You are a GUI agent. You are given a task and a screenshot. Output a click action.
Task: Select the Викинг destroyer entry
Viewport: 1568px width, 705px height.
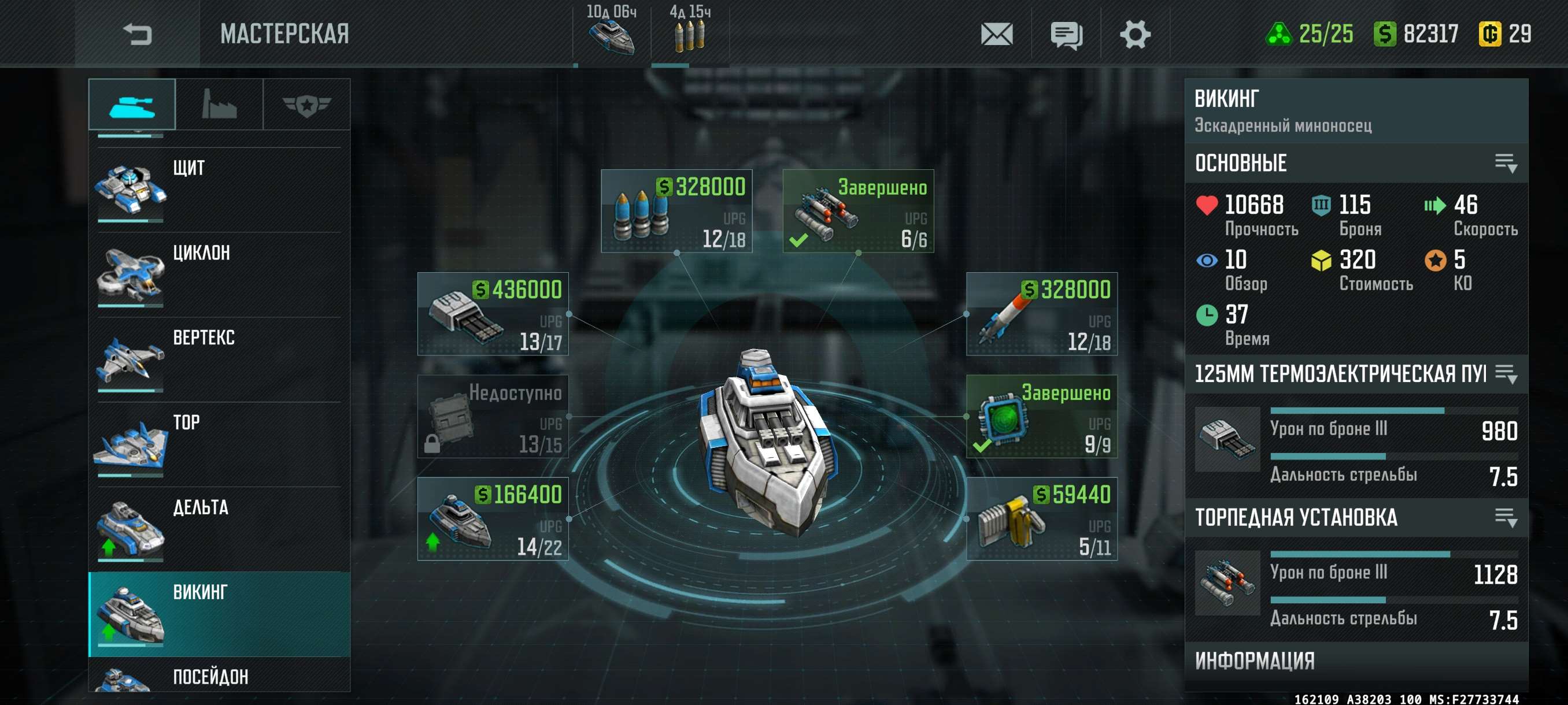point(219,614)
